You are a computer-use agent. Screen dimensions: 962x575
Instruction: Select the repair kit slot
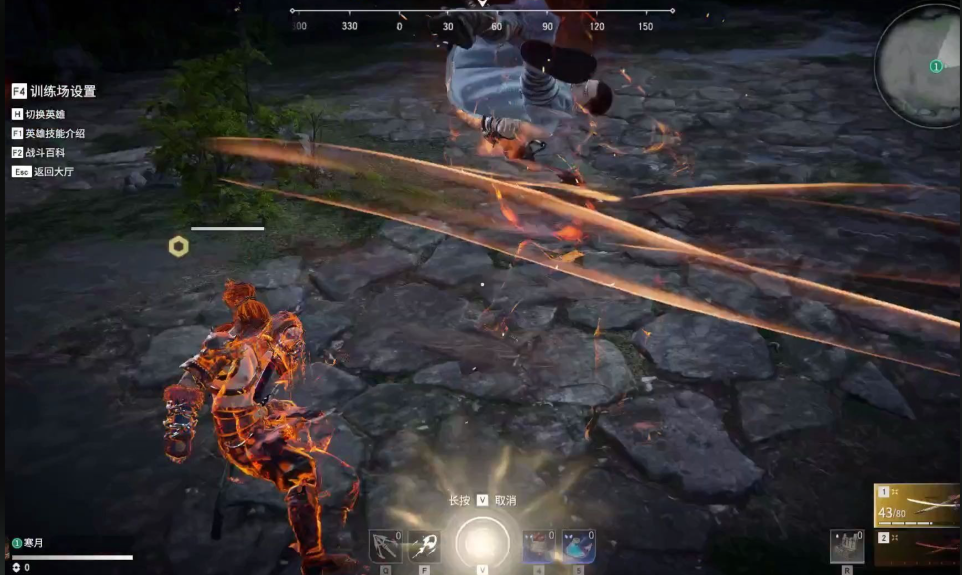pos(847,546)
